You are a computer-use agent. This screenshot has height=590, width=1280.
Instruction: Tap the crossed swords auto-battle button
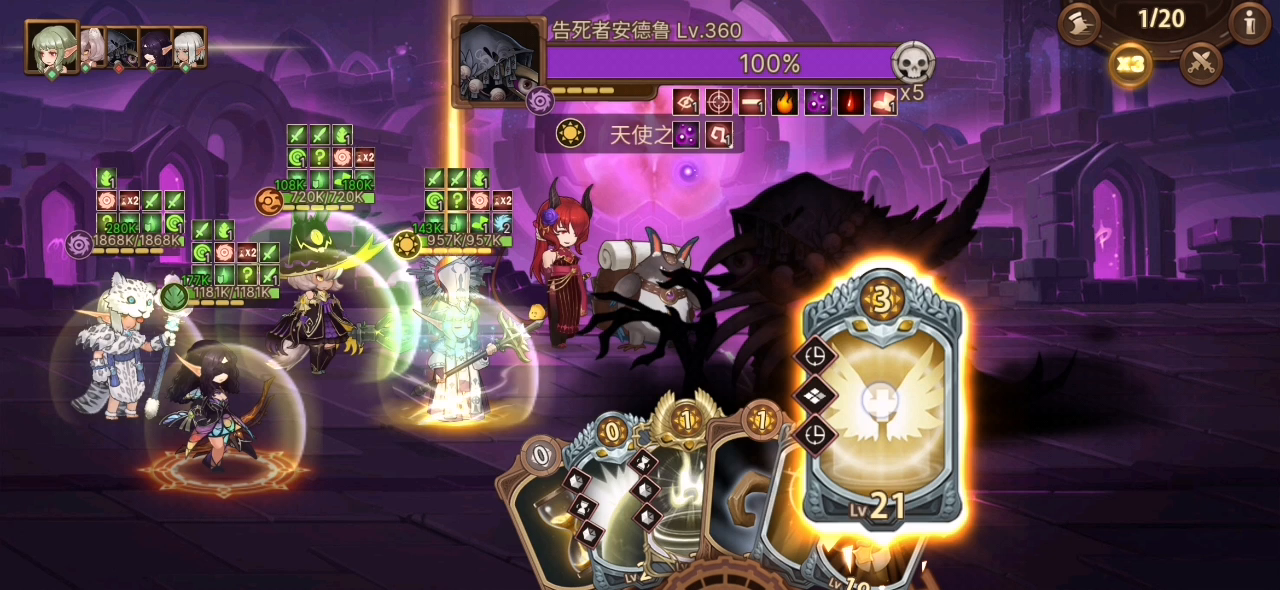(x=1201, y=64)
